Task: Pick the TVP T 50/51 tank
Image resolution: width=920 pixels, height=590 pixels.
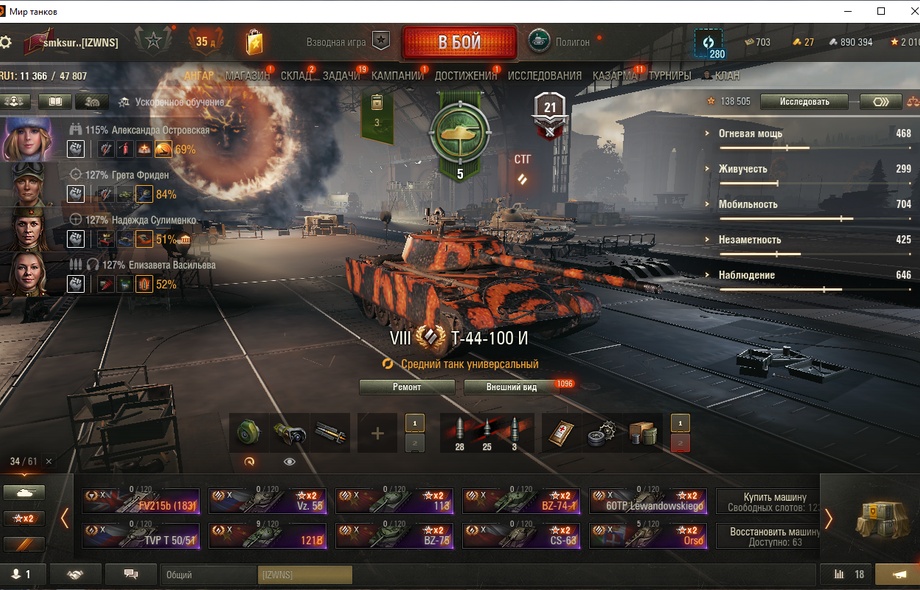Action: [143, 536]
